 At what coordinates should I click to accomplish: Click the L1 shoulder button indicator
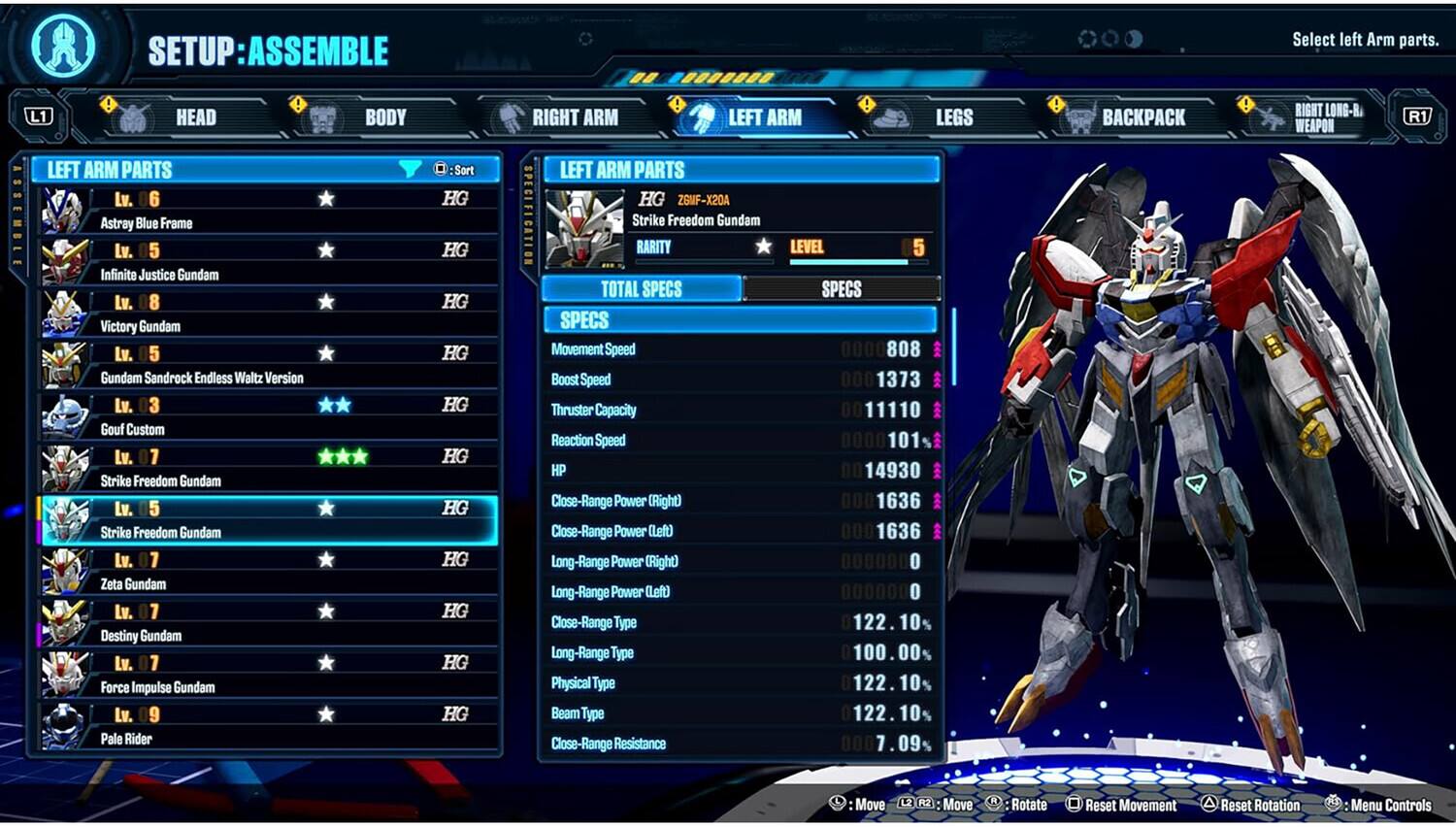(39, 116)
